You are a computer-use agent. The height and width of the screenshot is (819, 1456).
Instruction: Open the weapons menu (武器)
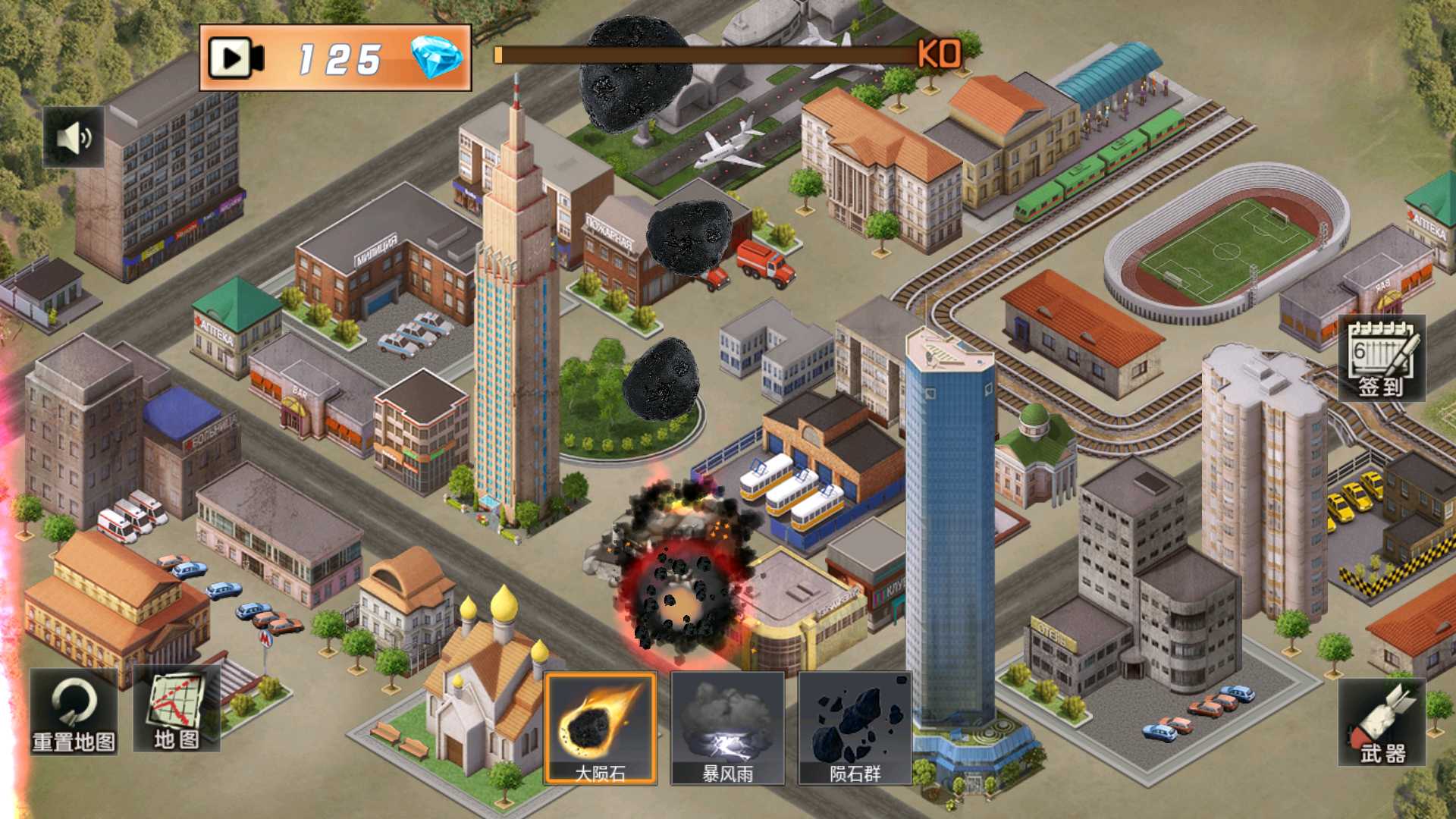(1381, 723)
